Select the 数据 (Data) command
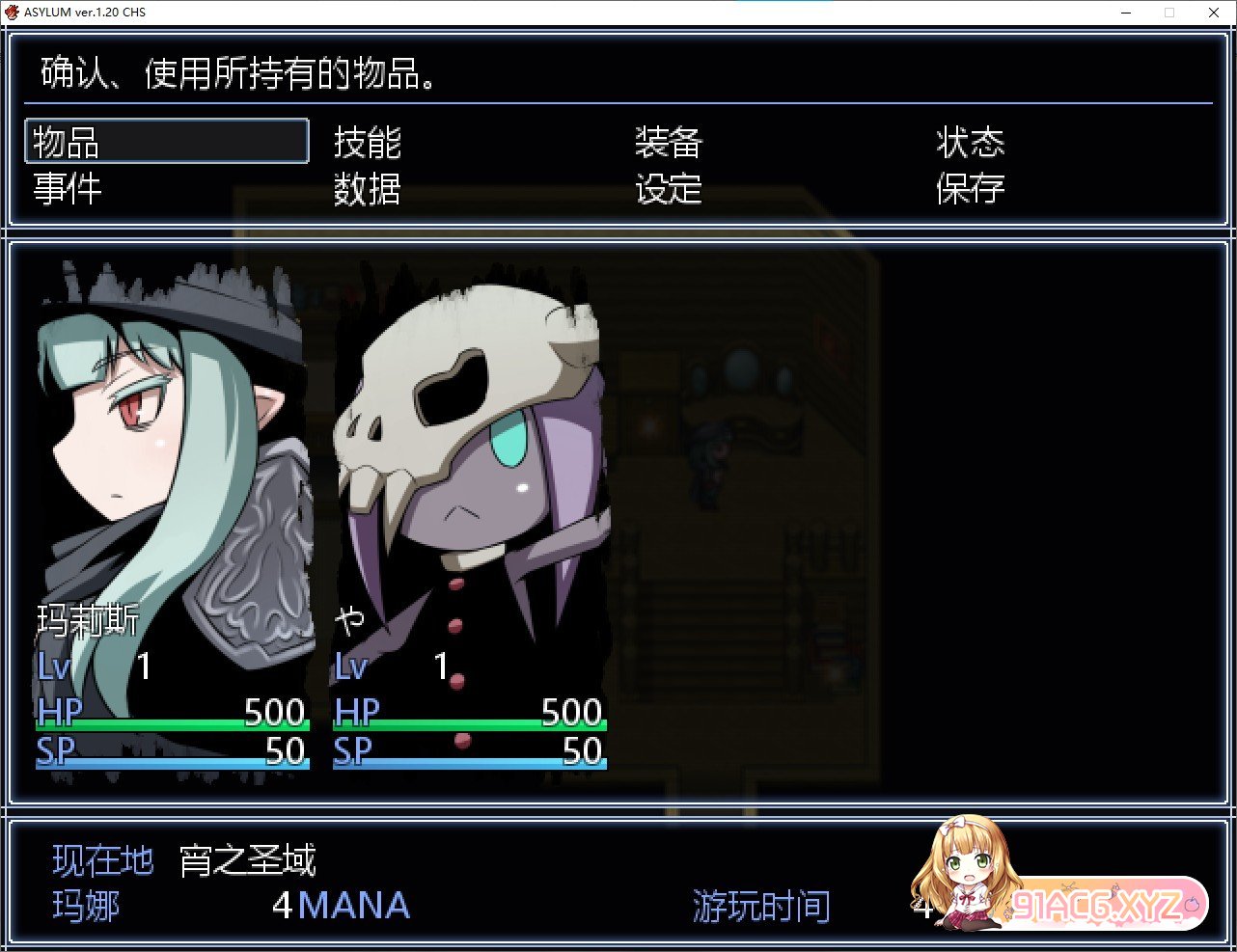This screenshot has height=952, width=1237. tap(367, 189)
